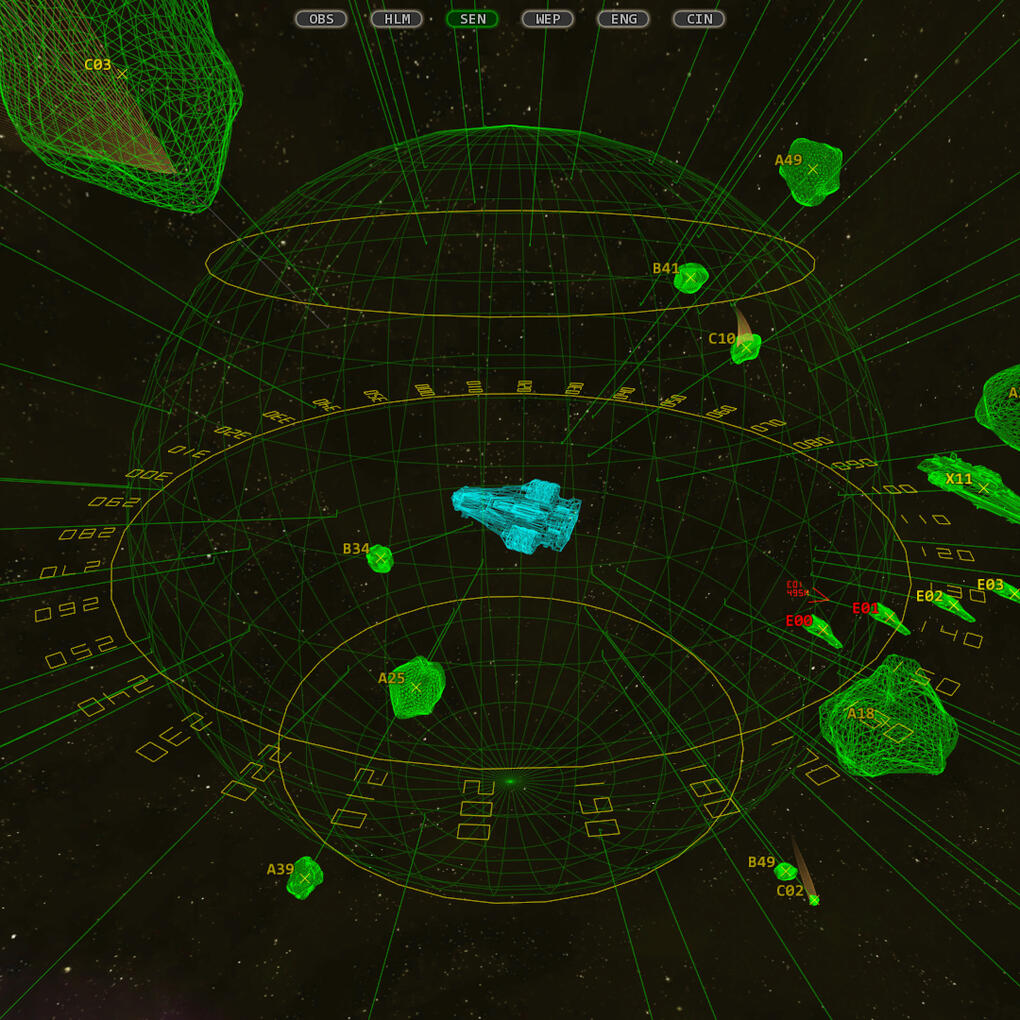
Task: Select sensor contact C03
Action: coord(122,74)
